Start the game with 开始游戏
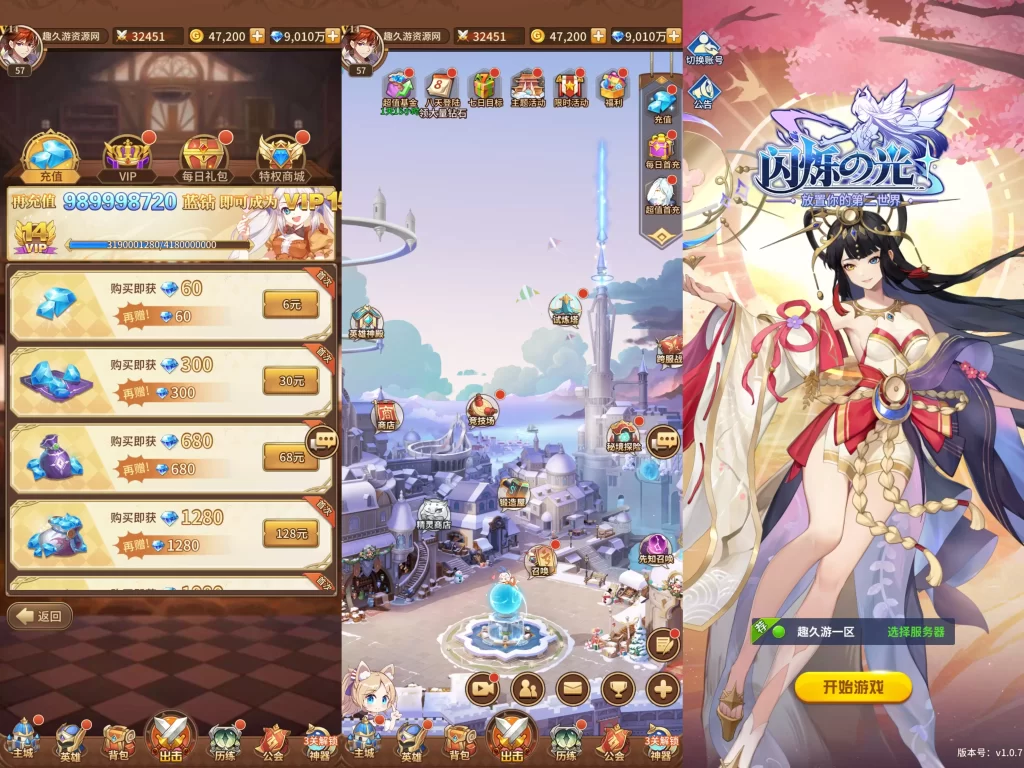 pos(853,687)
